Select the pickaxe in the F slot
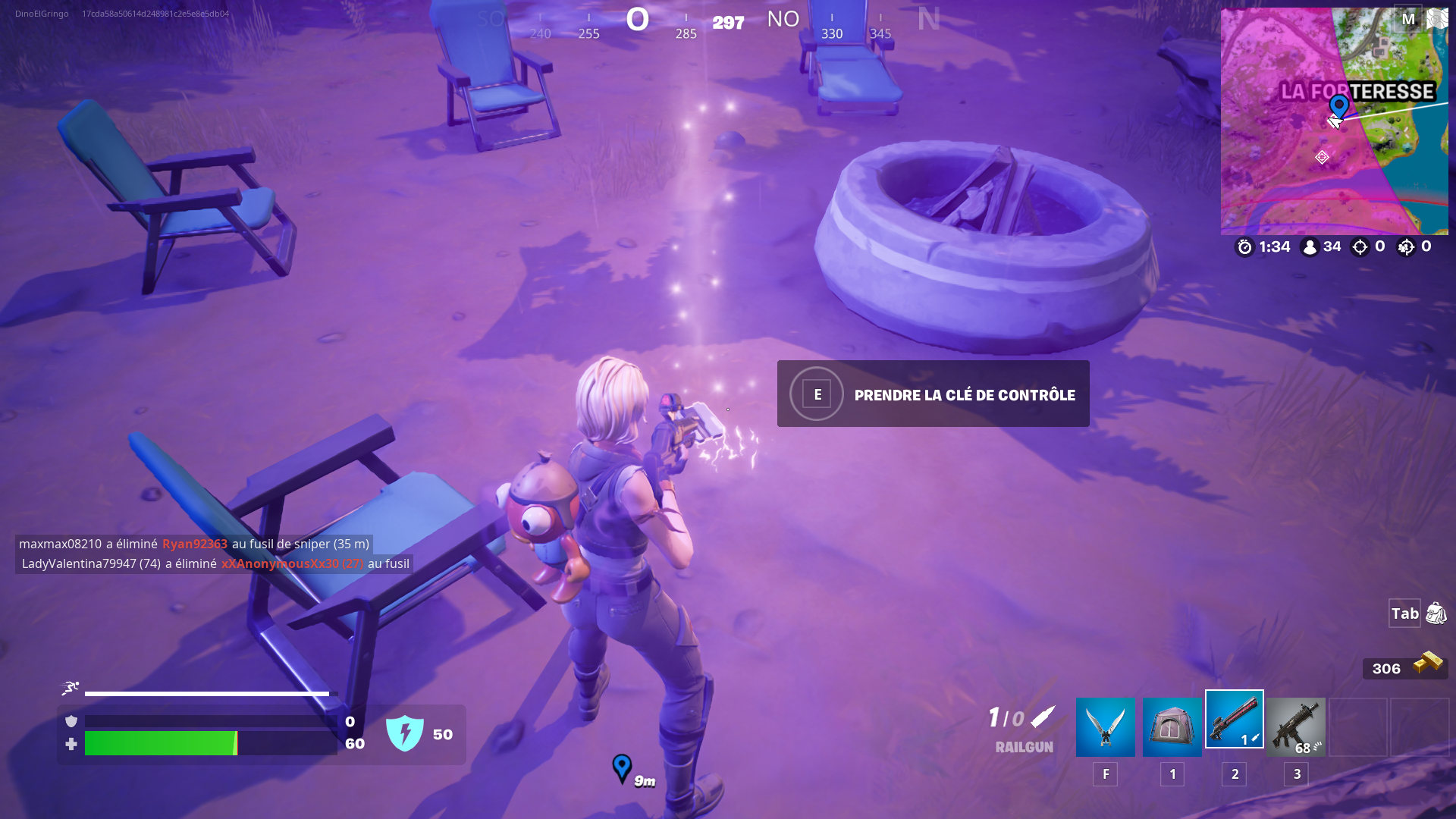 [x=1105, y=726]
